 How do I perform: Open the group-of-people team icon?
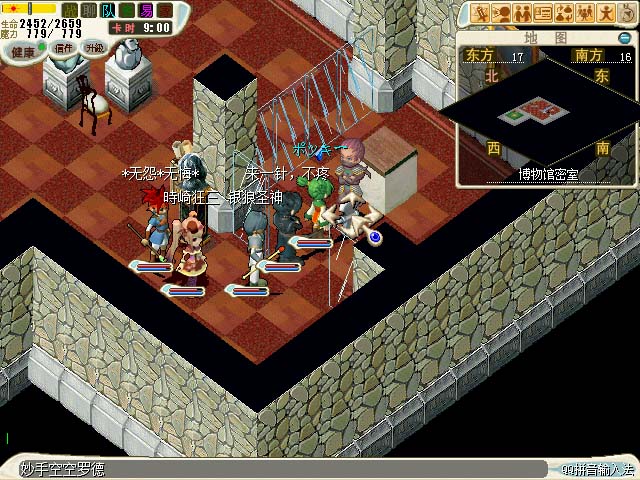tap(585, 13)
